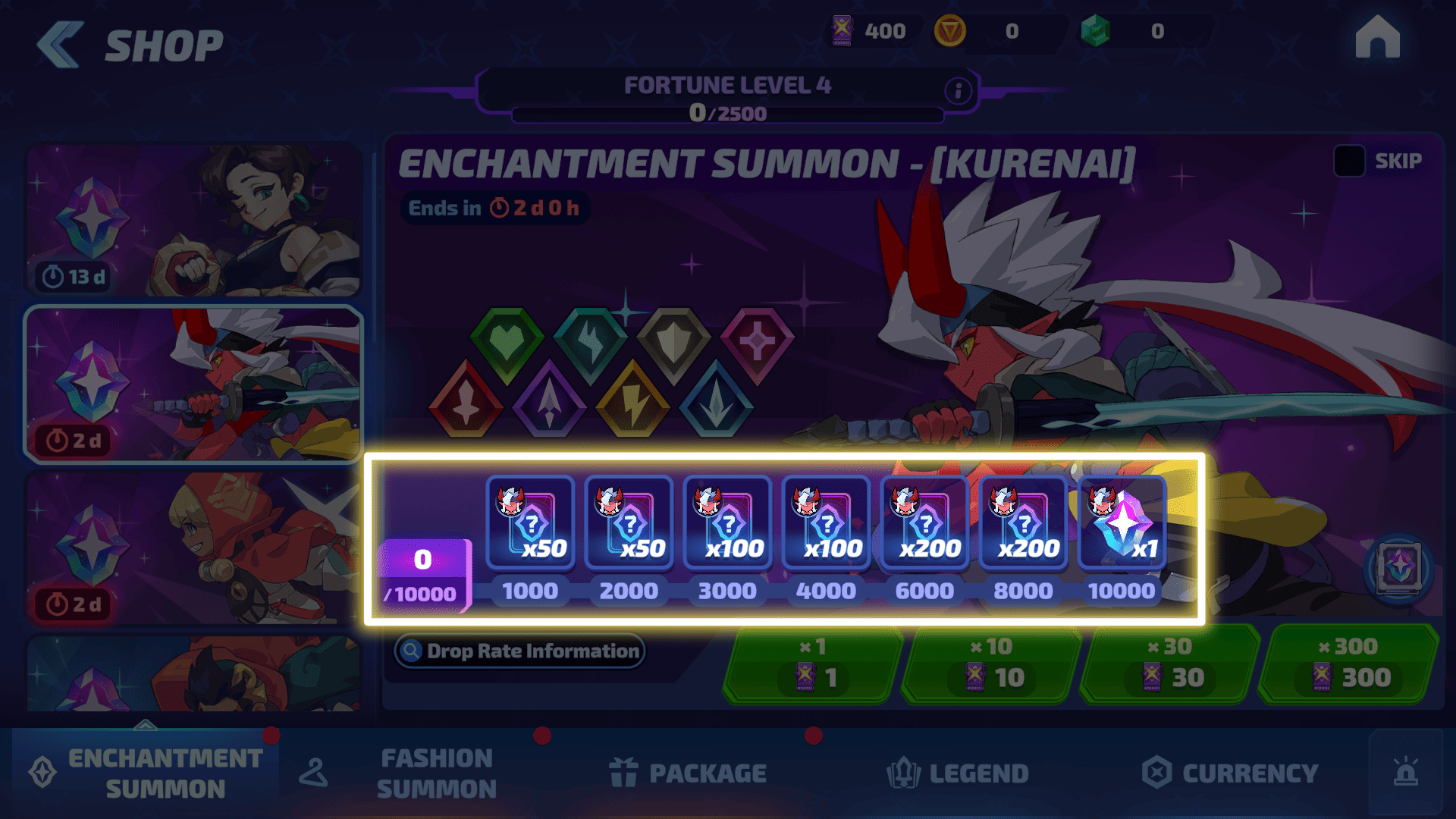Select the 13 d summon banner
This screenshot has width=1456, height=819.
tap(193, 220)
